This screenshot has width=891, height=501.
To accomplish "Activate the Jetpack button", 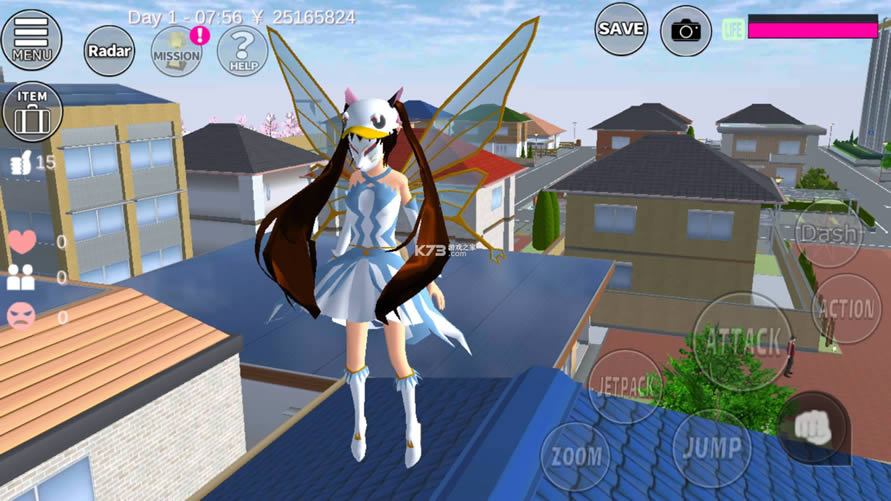I will point(624,386).
